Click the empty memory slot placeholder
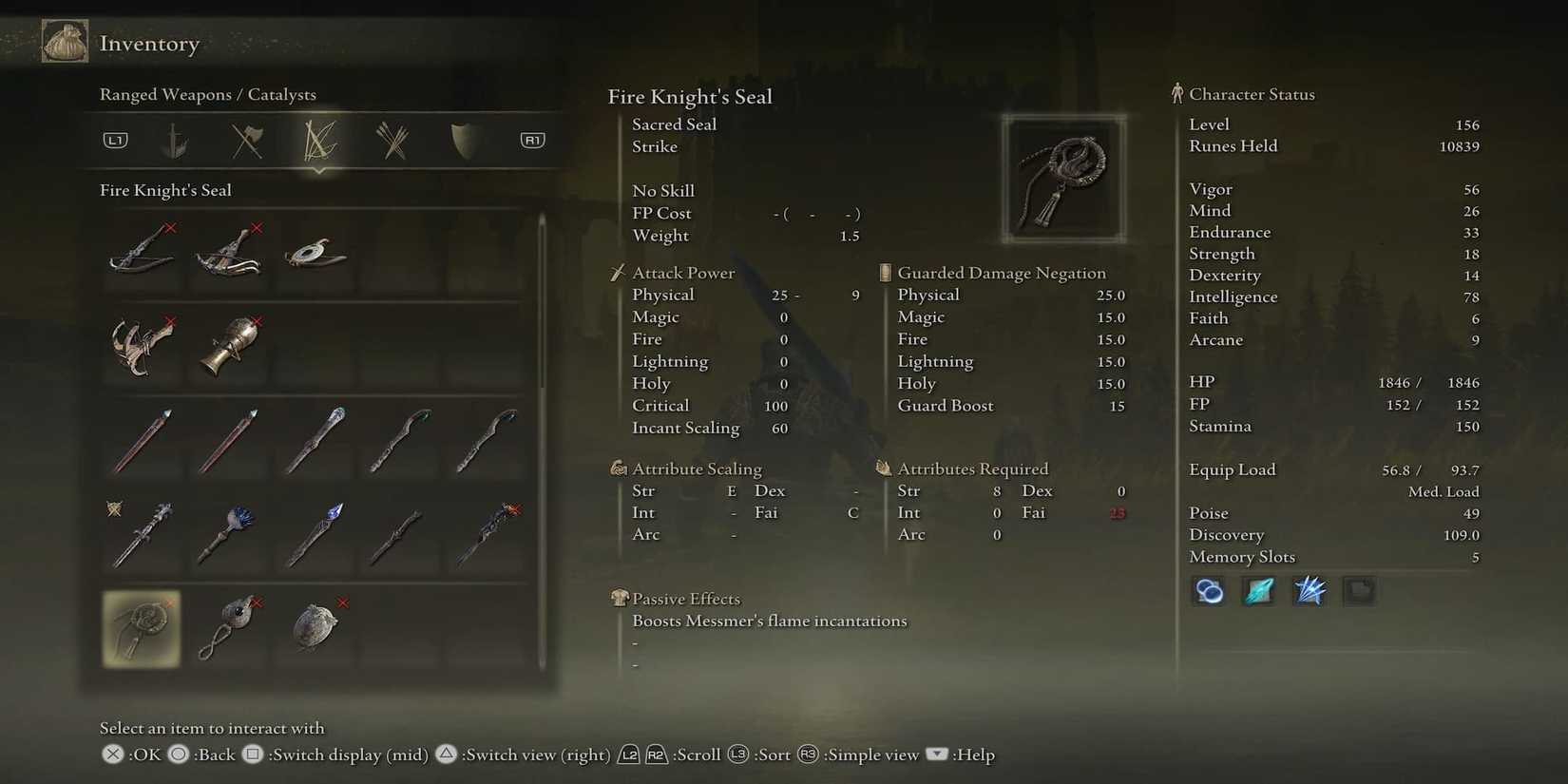Image resolution: width=1568 pixels, height=784 pixels. pyautogui.click(x=1360, y=590)
